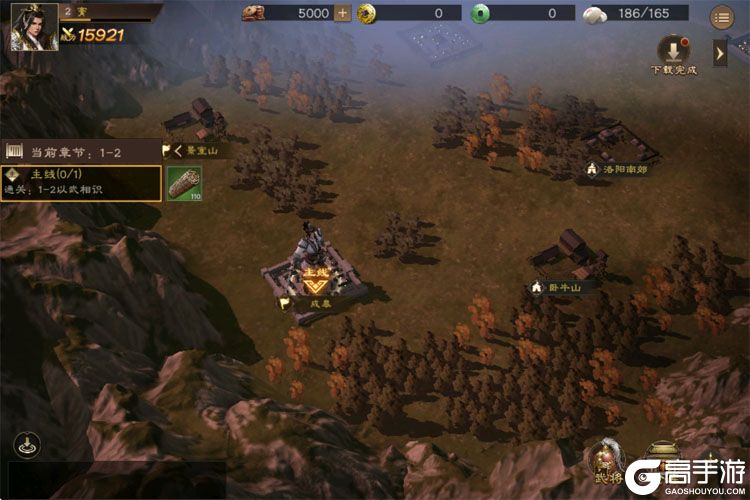The width and height of the screenshot is (750, 500).
Task: Open the player avatar portrait
Action: [33, 27]
